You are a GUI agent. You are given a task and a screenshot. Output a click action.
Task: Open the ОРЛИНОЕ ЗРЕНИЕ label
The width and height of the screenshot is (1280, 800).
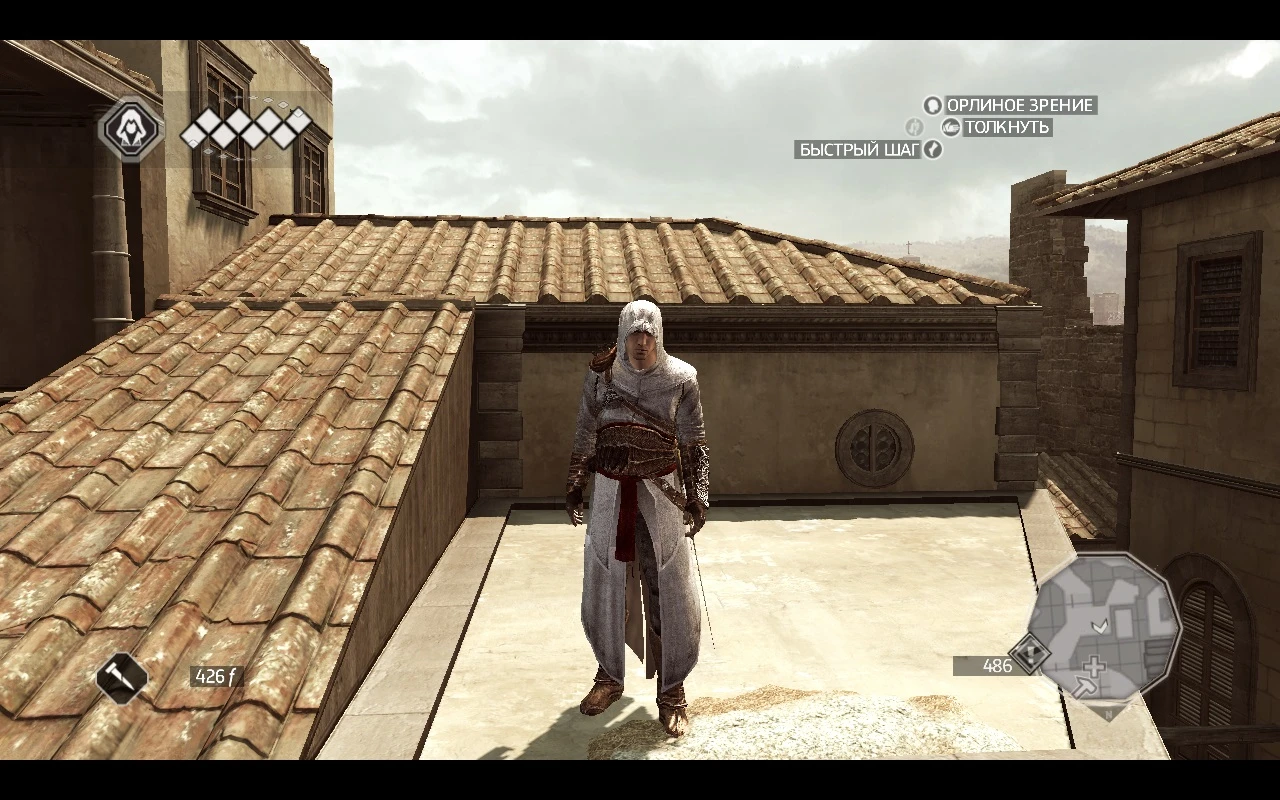1022,106
